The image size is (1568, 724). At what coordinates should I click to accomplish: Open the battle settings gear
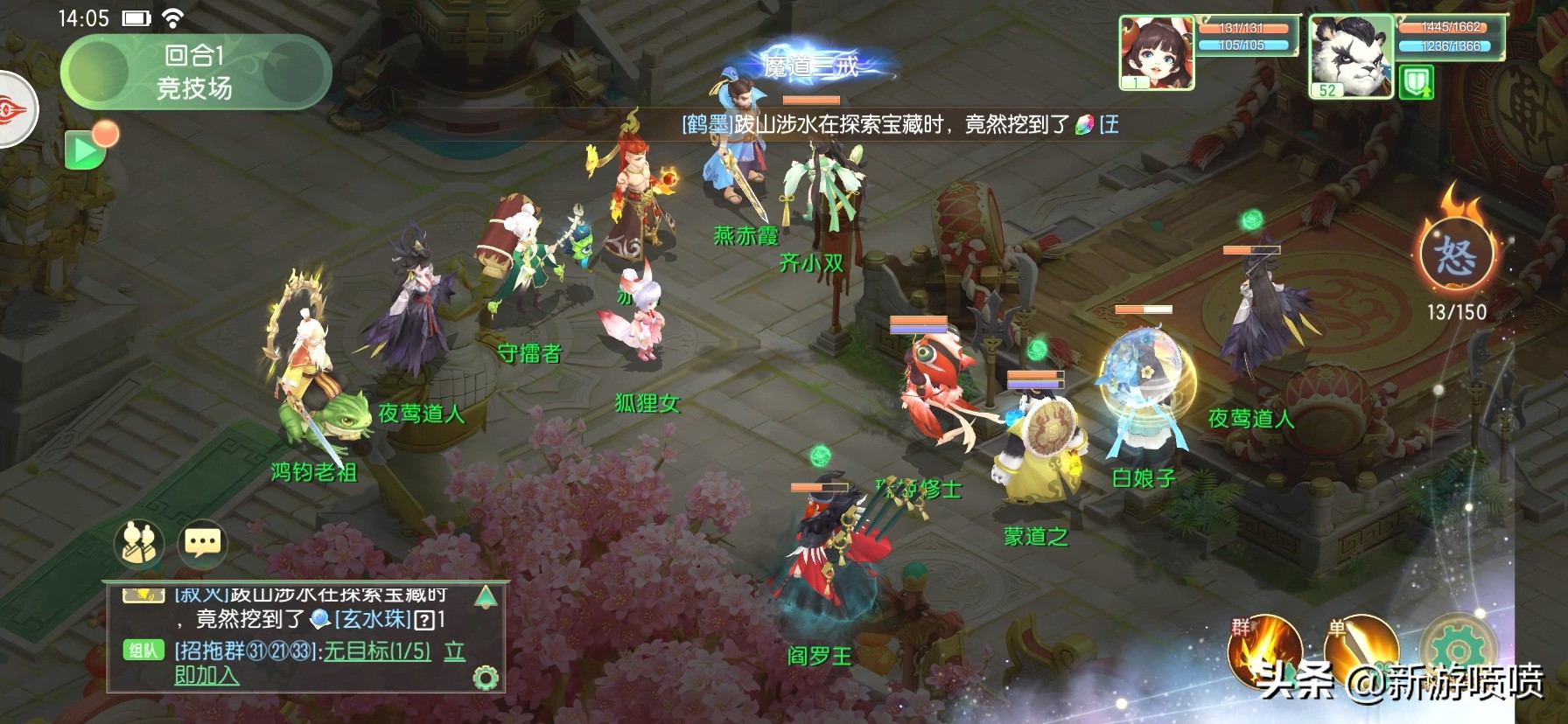tap(1456, 651)
